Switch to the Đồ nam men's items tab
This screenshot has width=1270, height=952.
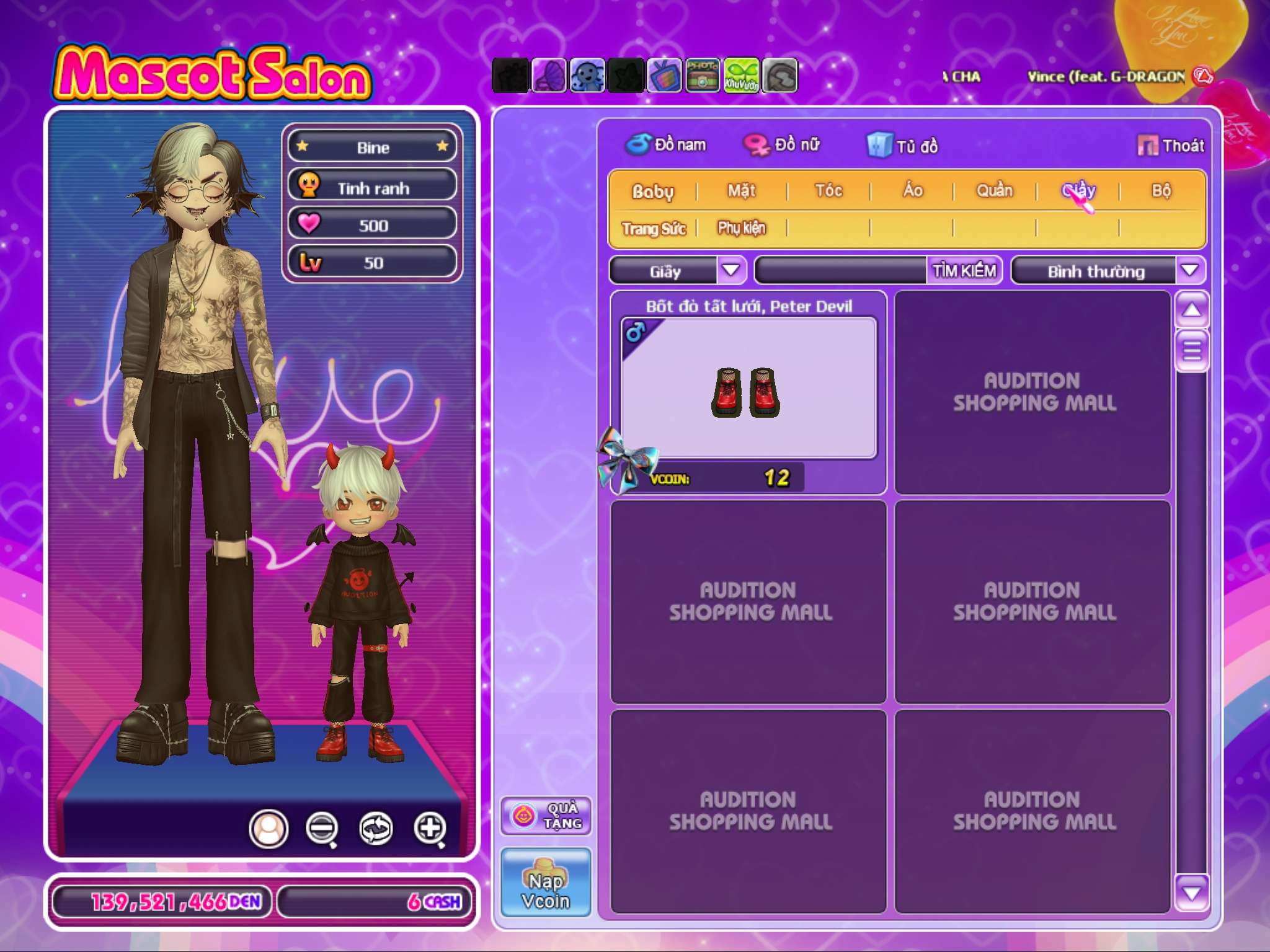point(667,145)
